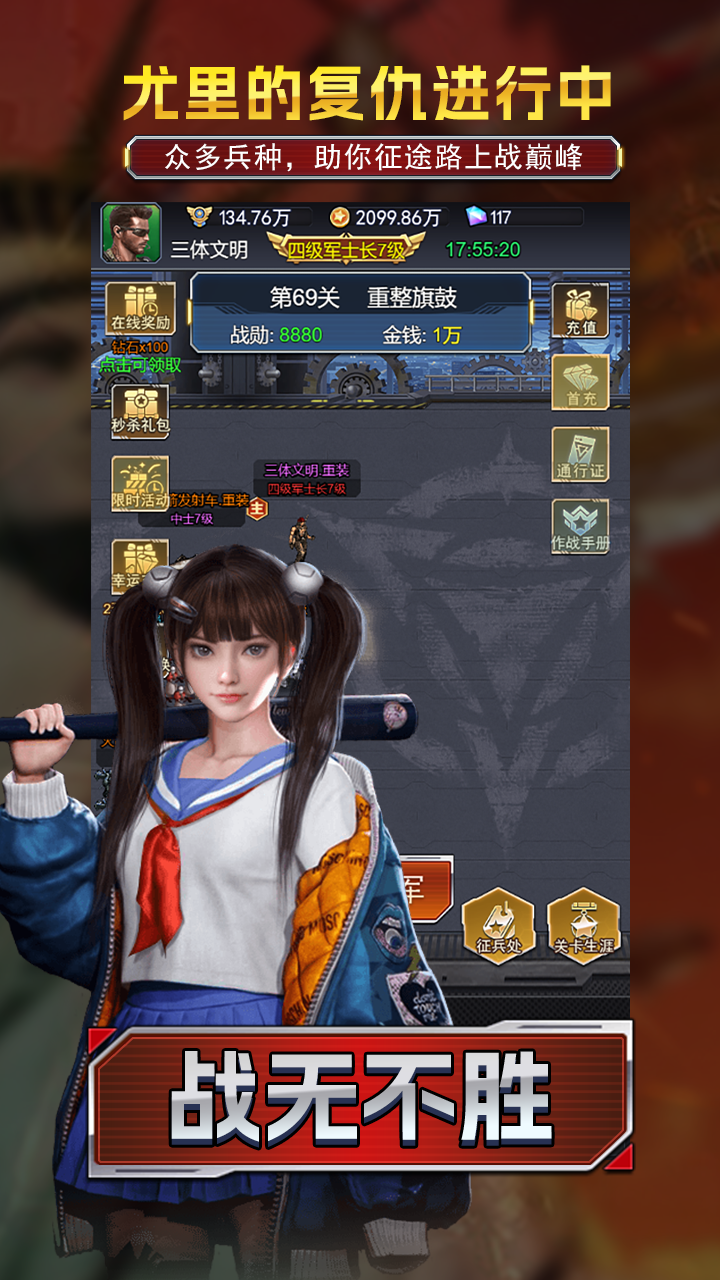Open the 秒杀礼包 flash sale pack
The height and width of the screenshot is (1280, 720).
140,410
